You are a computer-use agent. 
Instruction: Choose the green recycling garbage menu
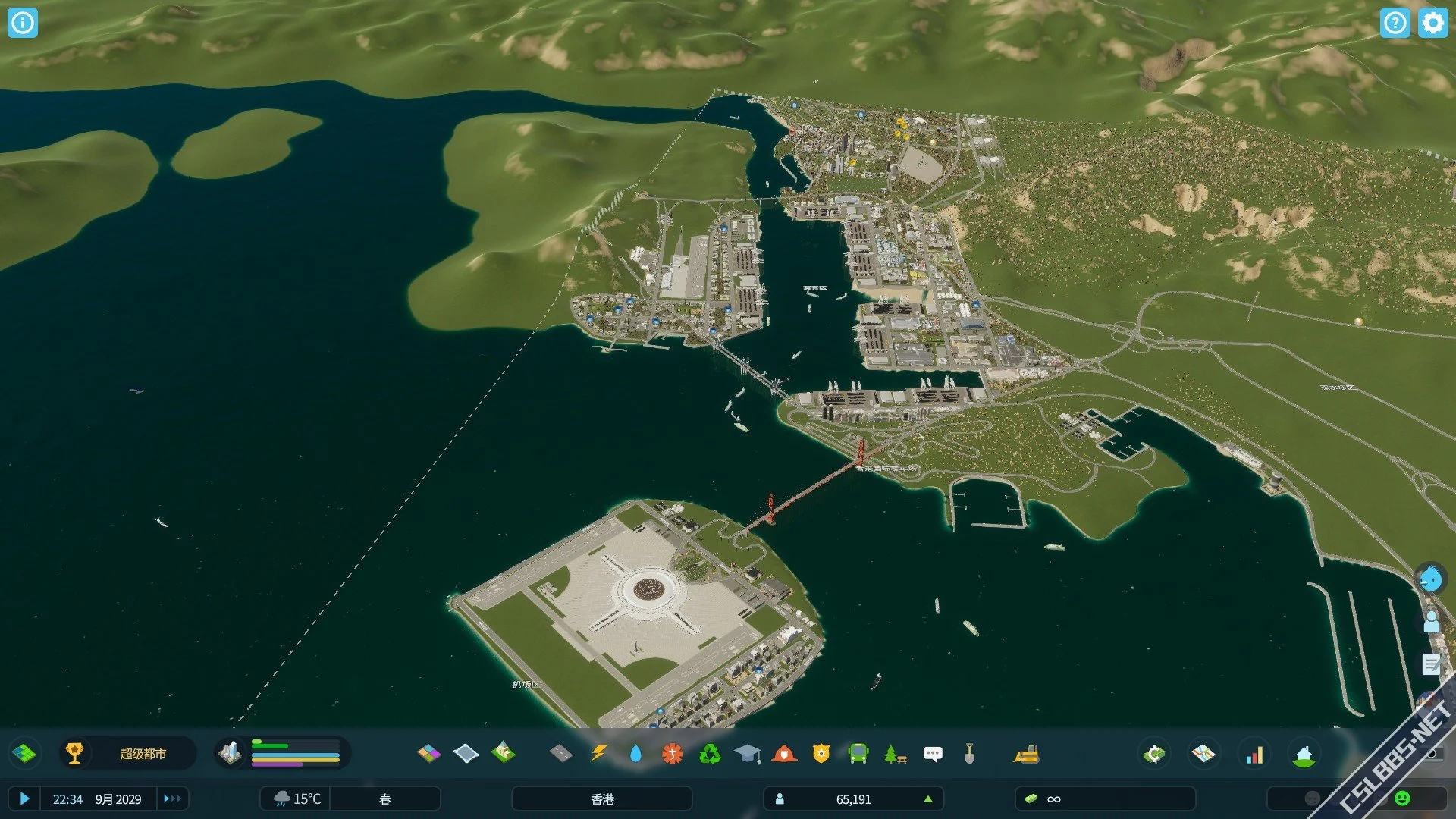710,754
